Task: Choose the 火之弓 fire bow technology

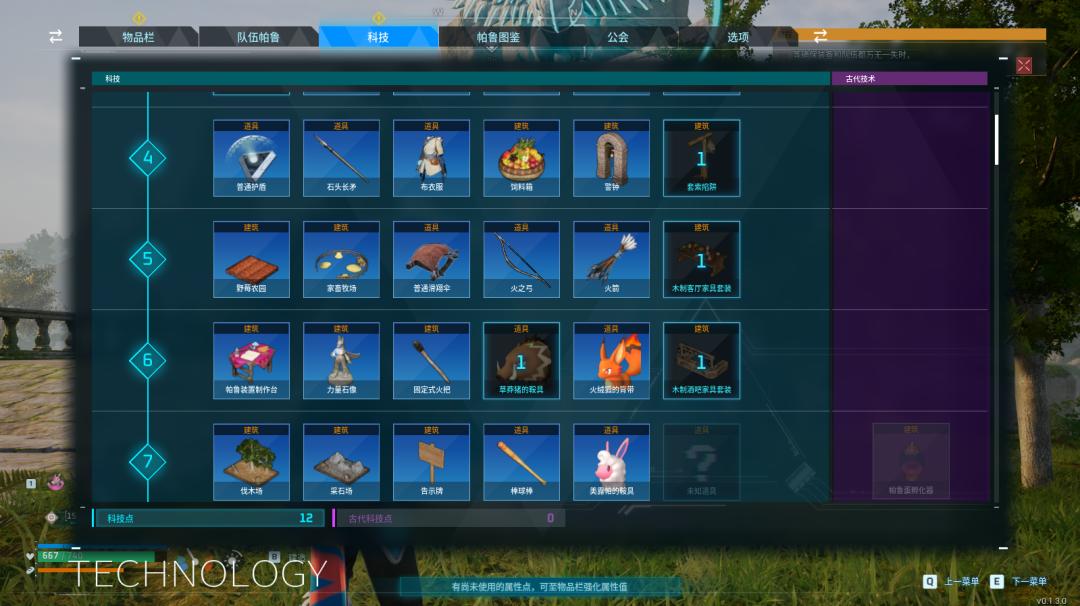Action: click(521, 259)
